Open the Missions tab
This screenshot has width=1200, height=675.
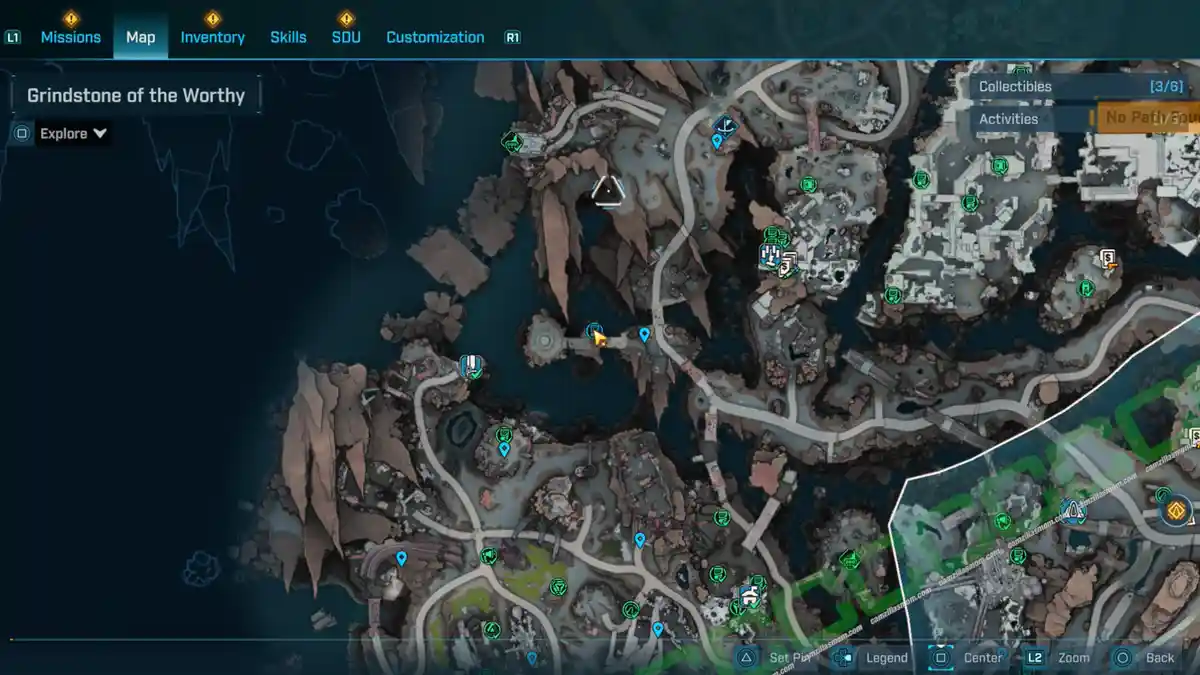click(x=70, y=37)
